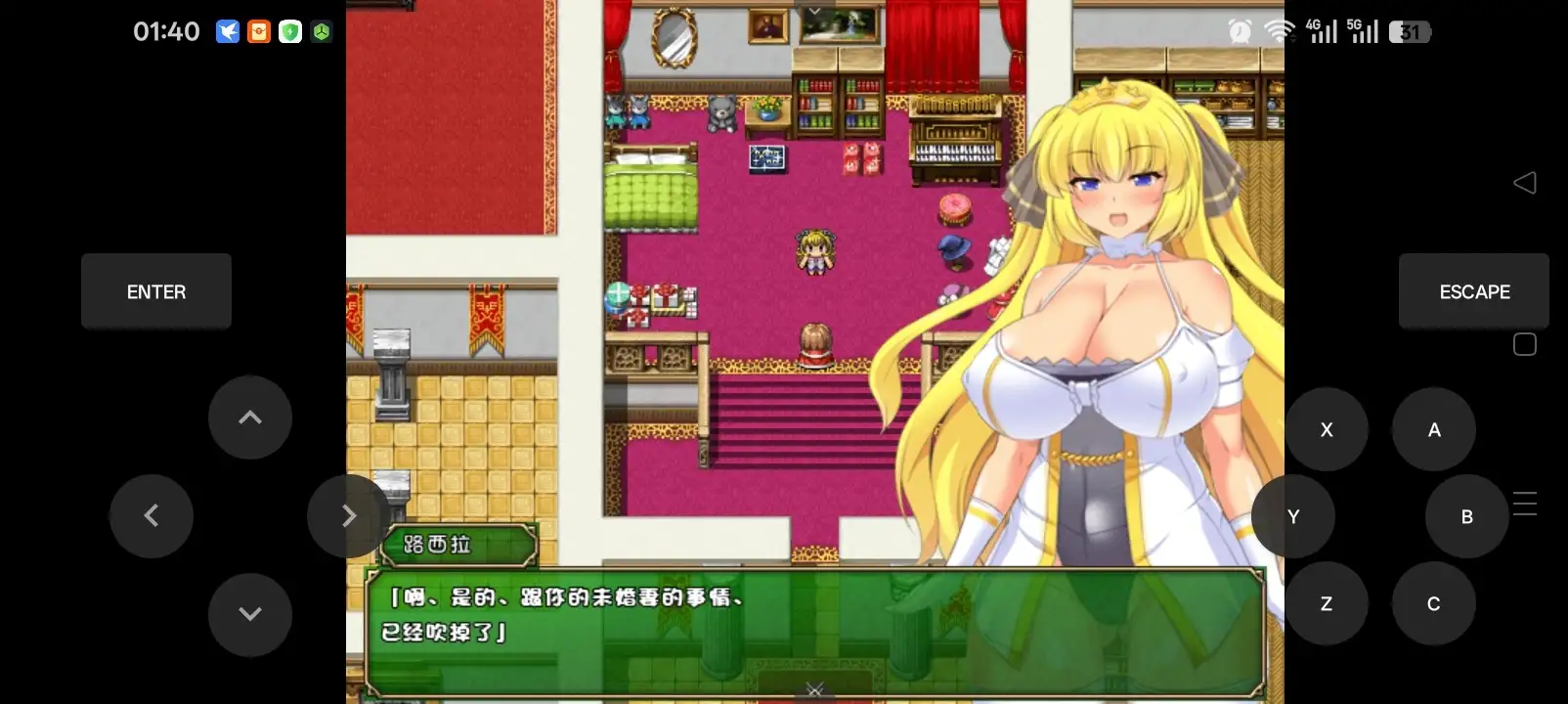Tap the Wi-Fi signal indicator
Screen dimensions: 1568x704
pos(1277,31)
